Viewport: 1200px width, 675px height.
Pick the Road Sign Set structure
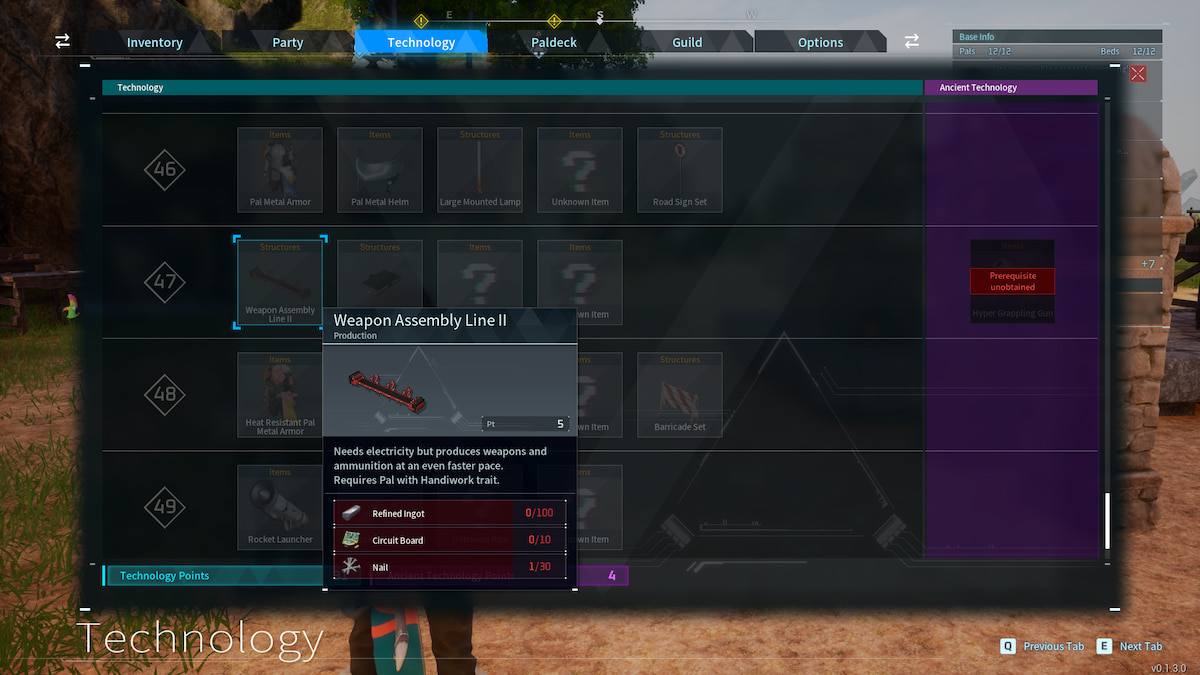pyautogui.click(x=680, y=169)
